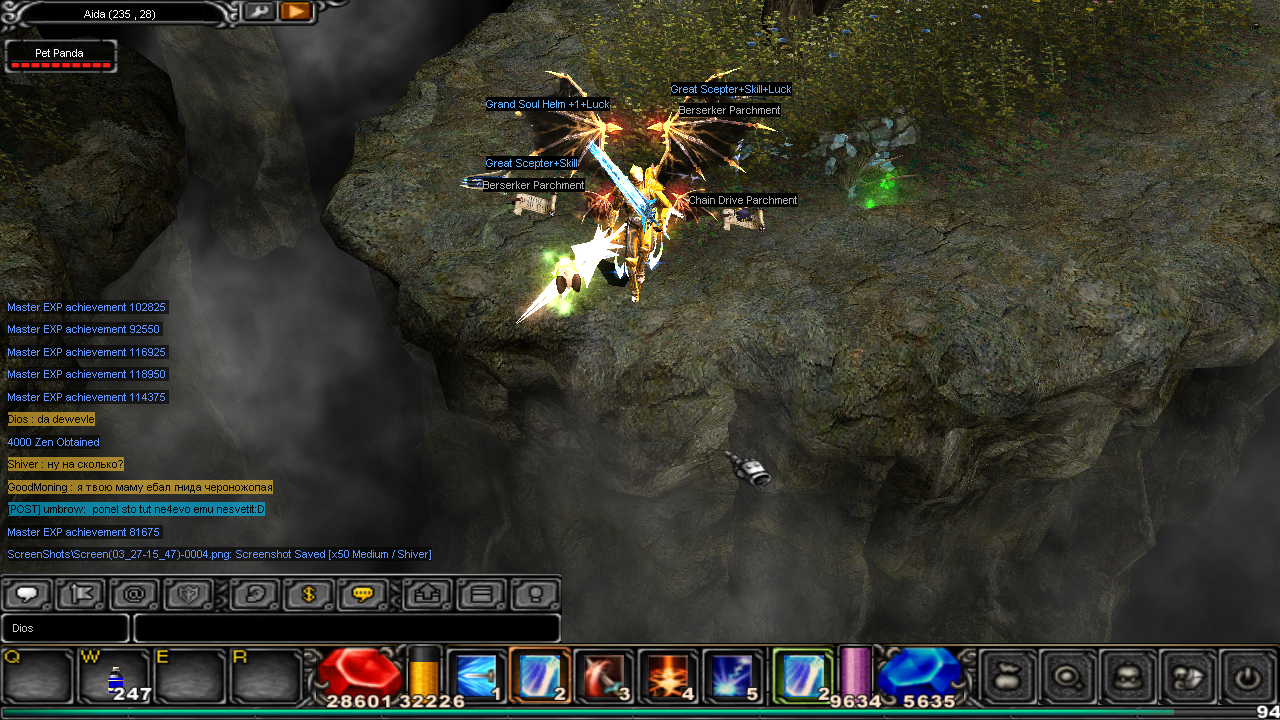Focus the empty chat message input box
1280x720 pixels.
click(346, 628)
